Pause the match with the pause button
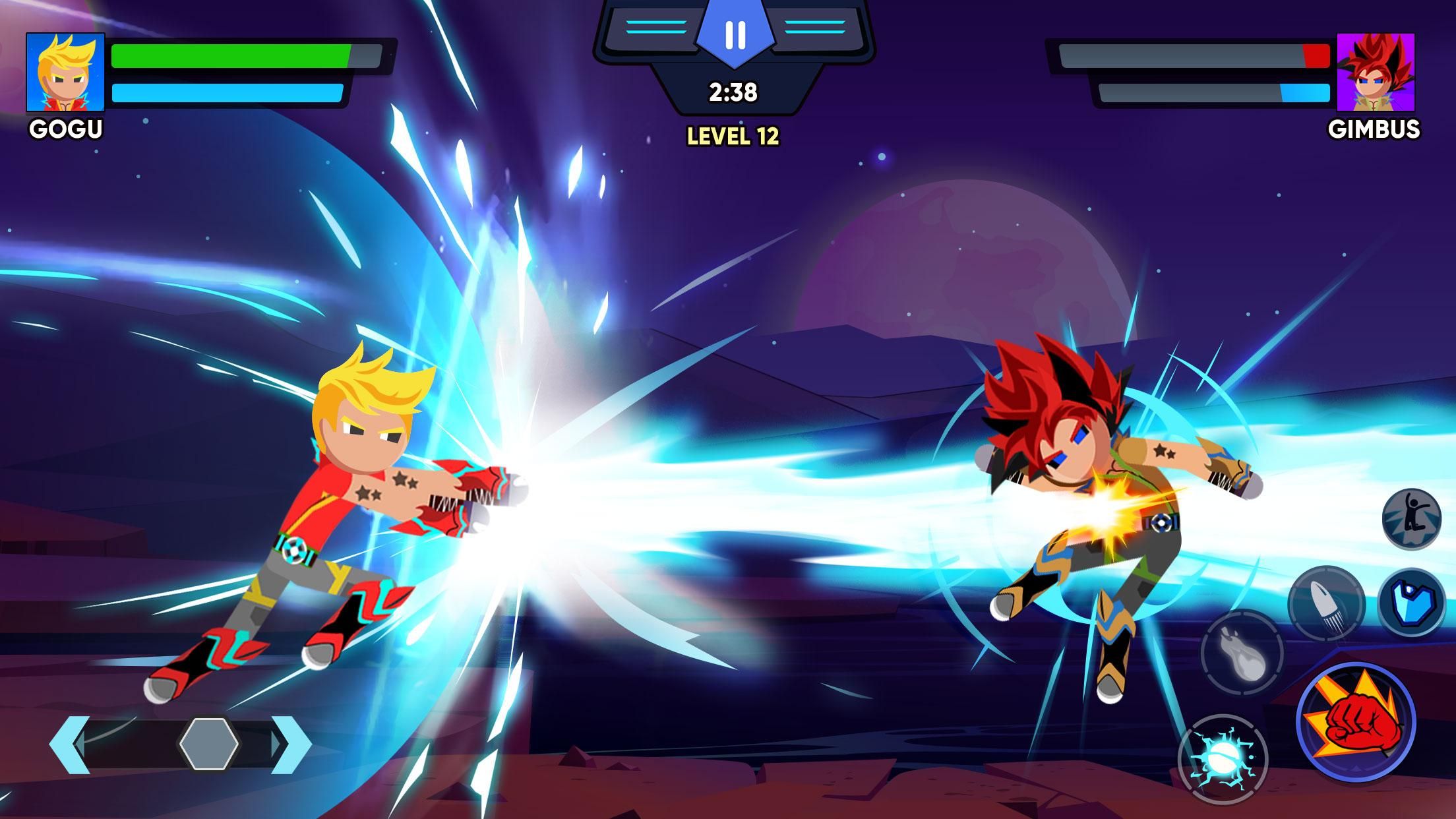 (735, 34)
